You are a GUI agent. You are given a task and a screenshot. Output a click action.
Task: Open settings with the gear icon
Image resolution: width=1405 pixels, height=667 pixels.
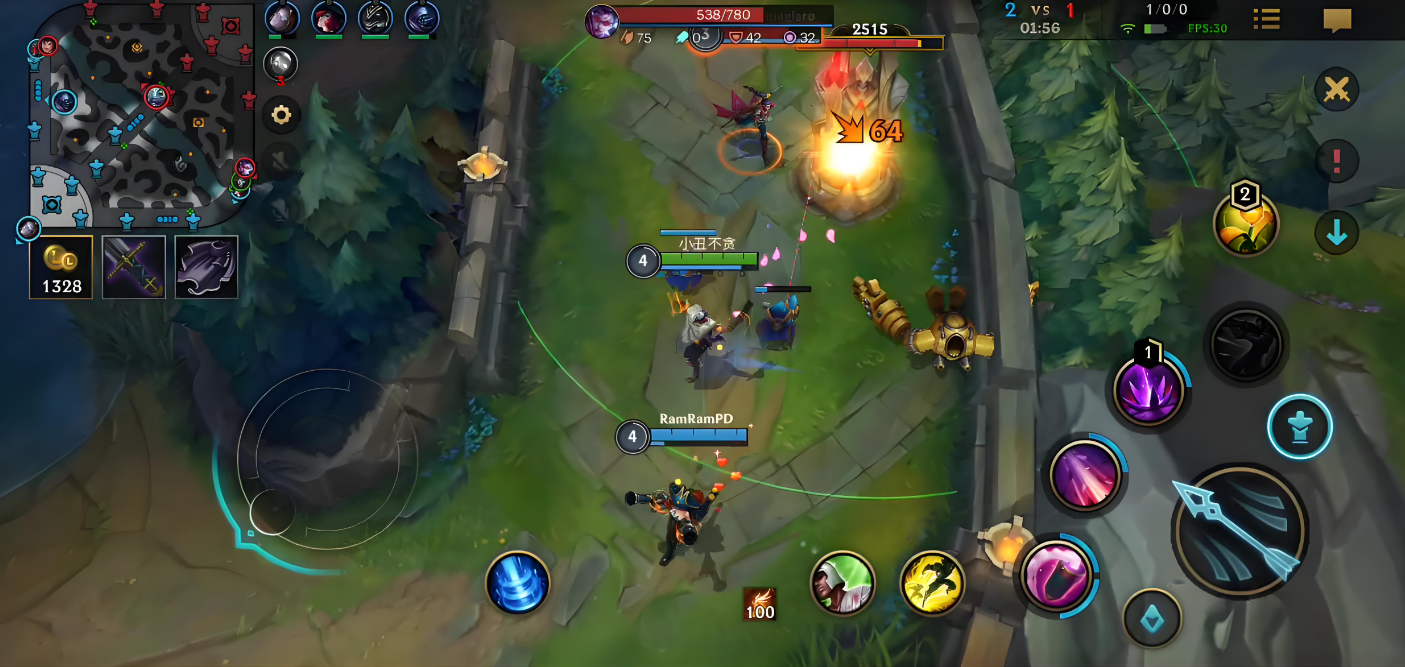point(281,115)
